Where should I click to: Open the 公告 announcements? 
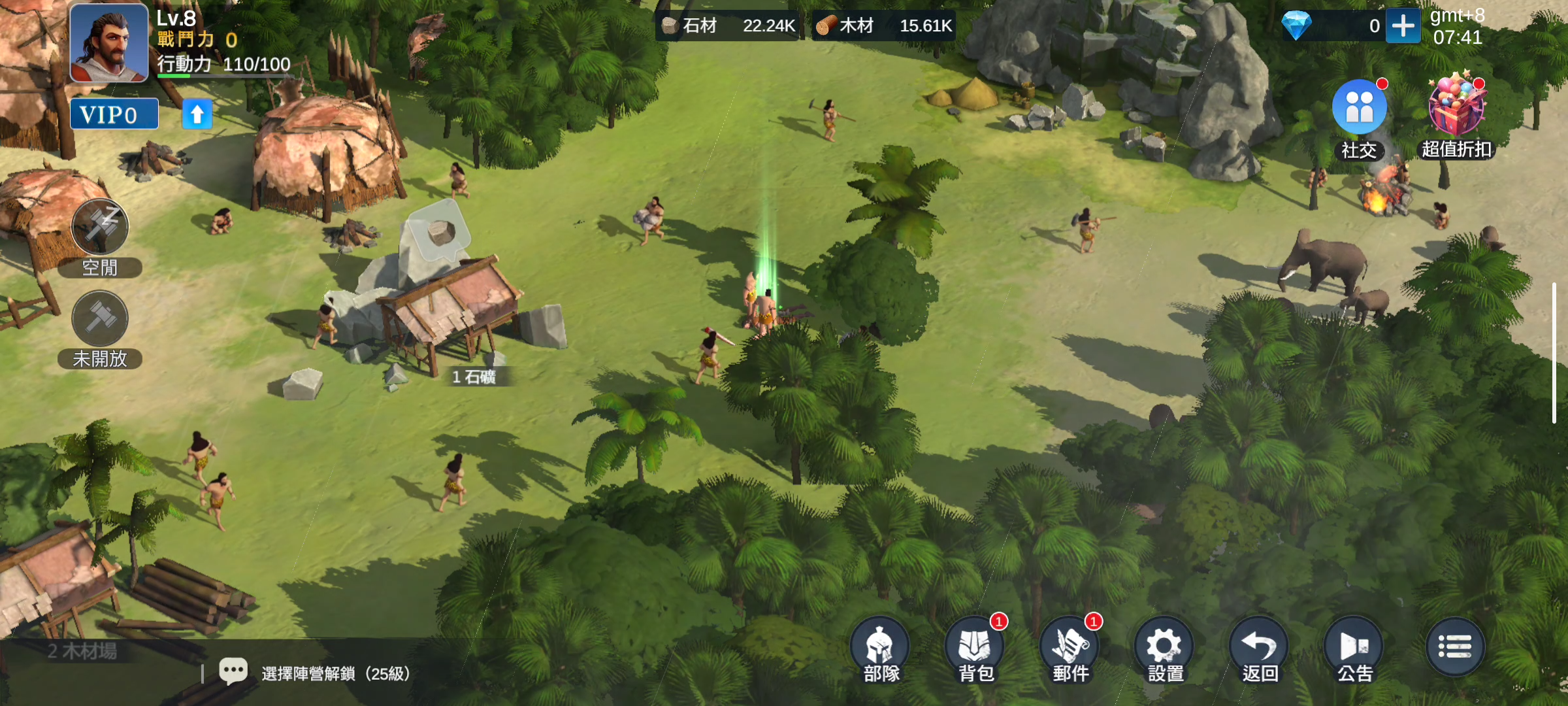(x=1354, y=647)
